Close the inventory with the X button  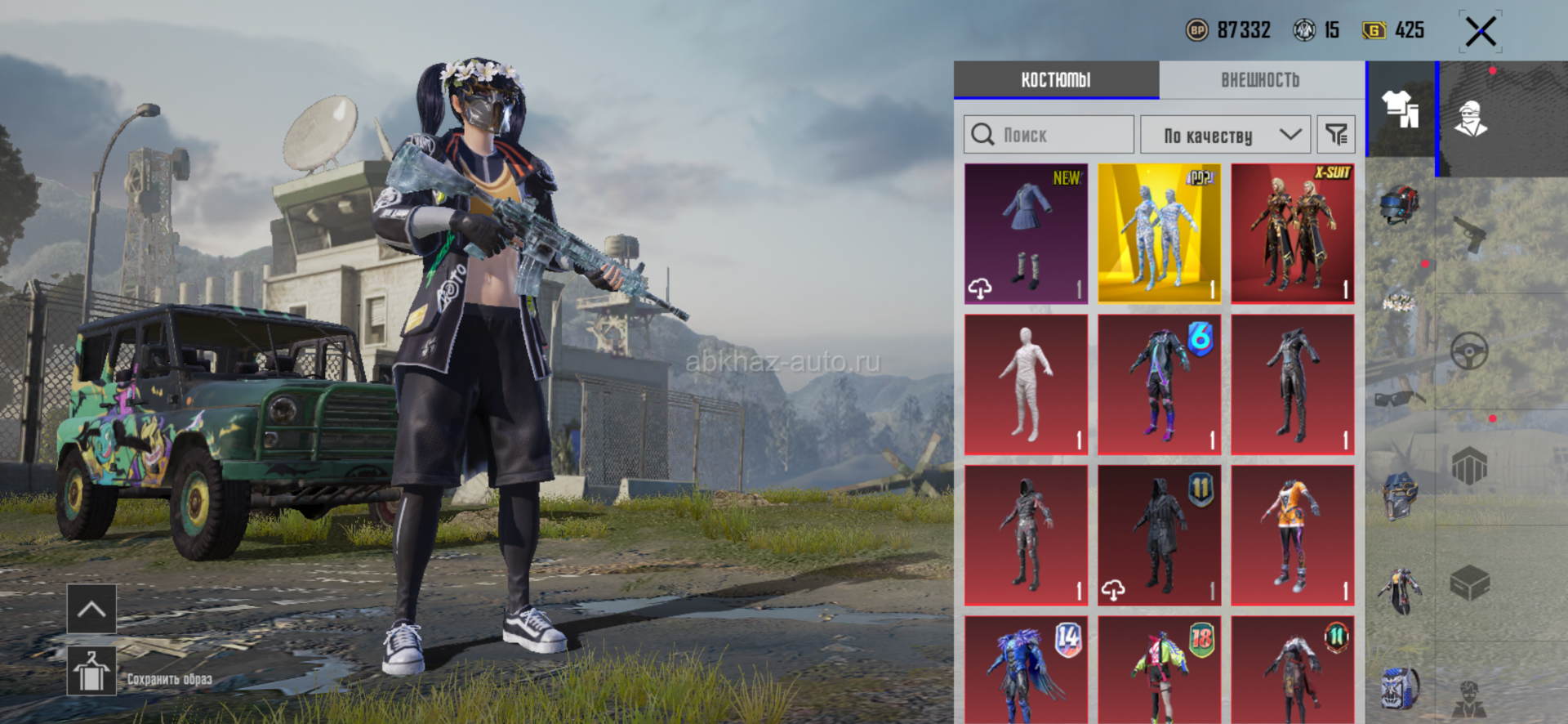[x=1480, y=33]
